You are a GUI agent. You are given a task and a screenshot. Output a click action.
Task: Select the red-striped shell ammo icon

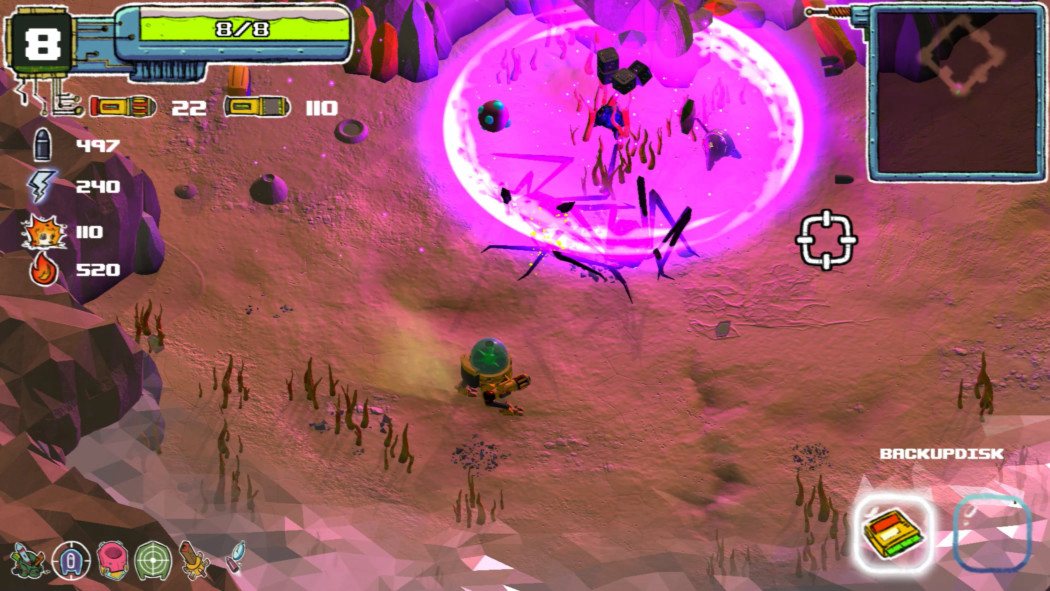pyautogui.click(x=123, y=107)
